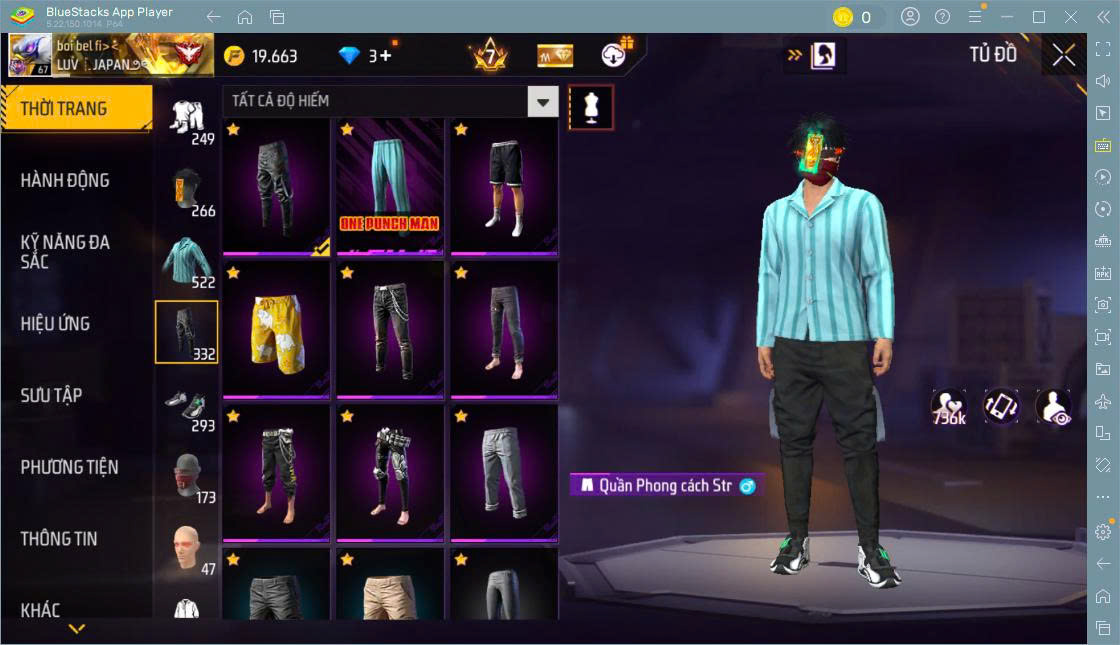
Task: Add diamonds using the plus button
Action: tap(384, 56)
